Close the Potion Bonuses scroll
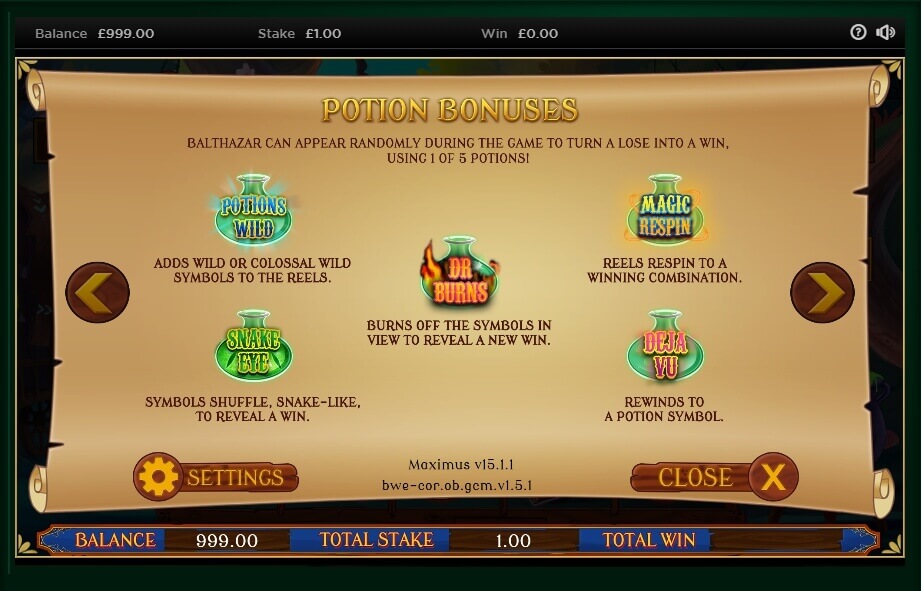922x591 pixels. point(715,477)
